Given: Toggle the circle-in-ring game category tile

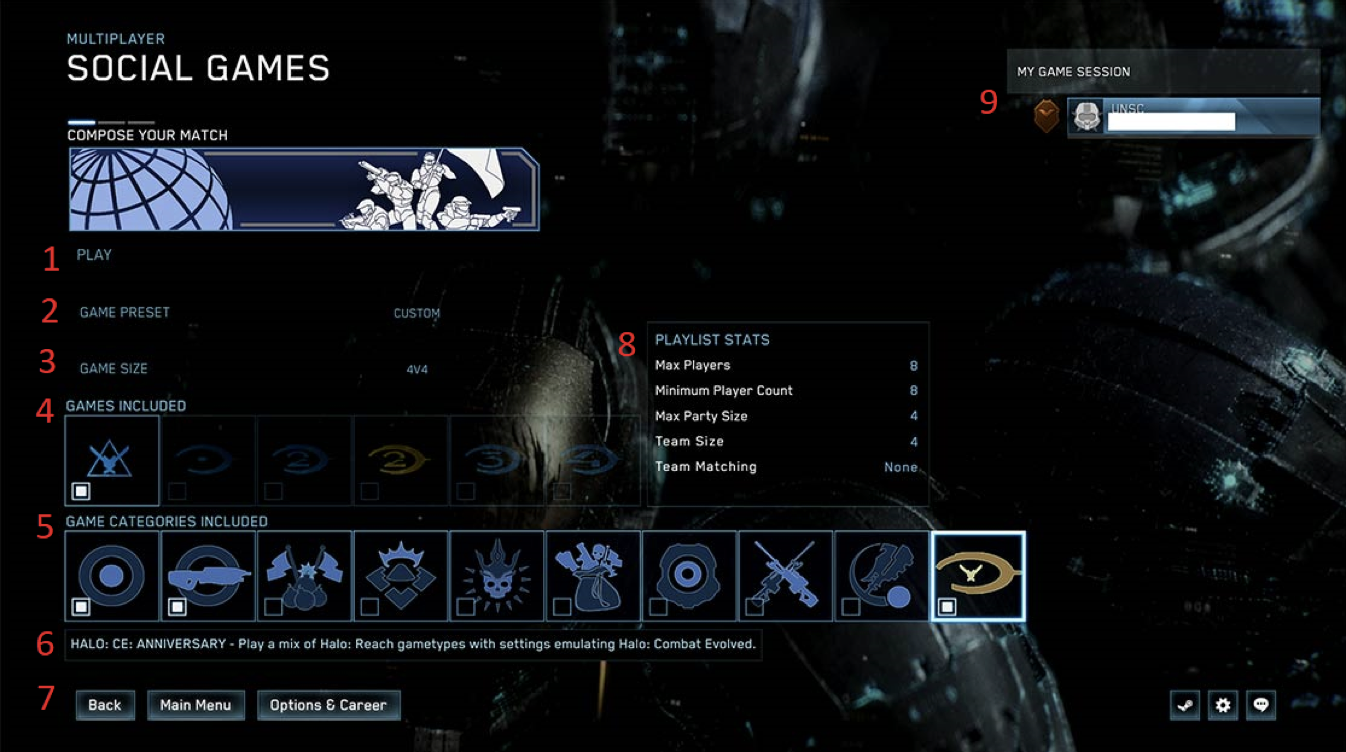Looking at the screenshot, I should click(112, 576).
